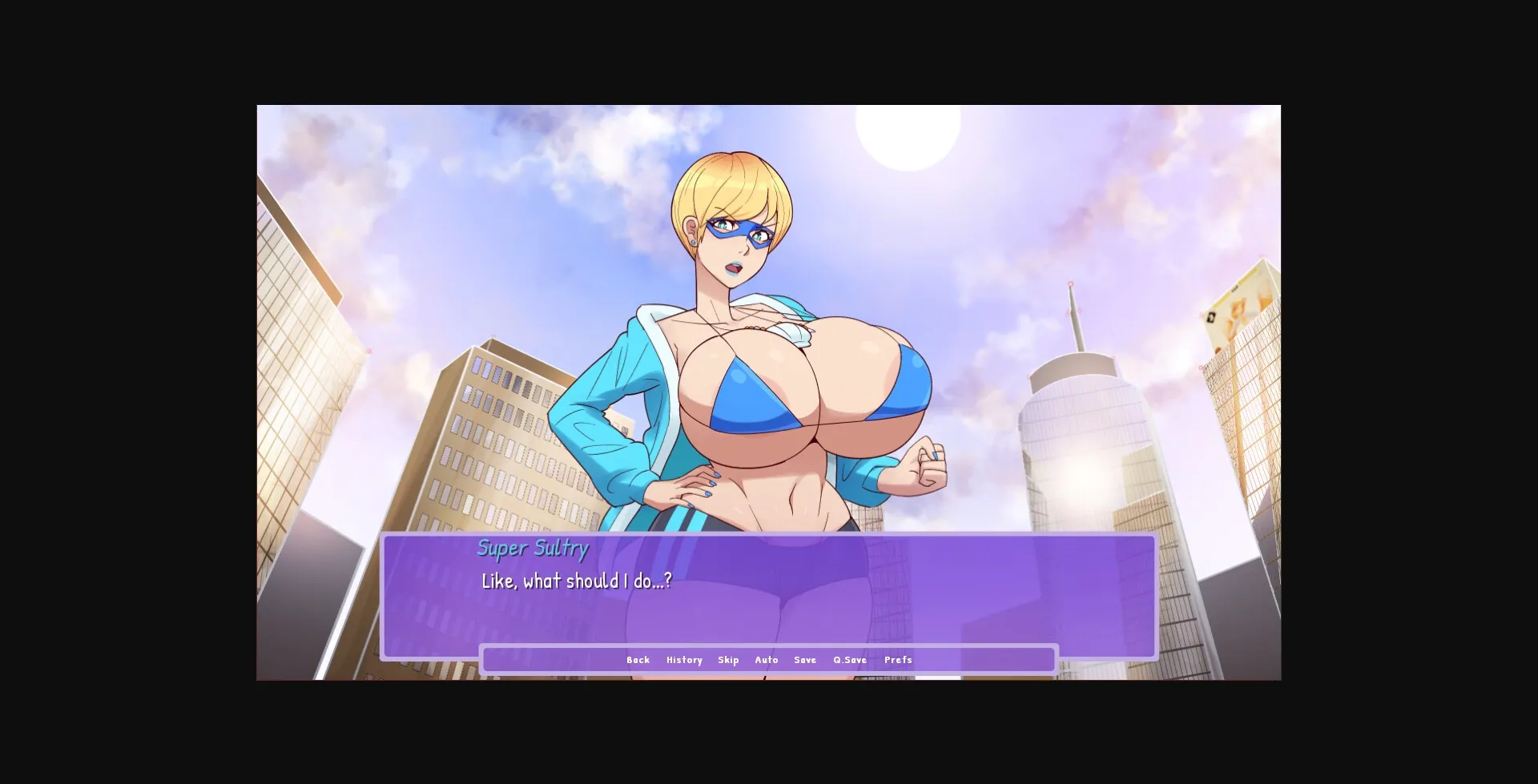The image size is (1538, 784).
Task: Open the dialogue History screen
Action: (x=684, y=659)
